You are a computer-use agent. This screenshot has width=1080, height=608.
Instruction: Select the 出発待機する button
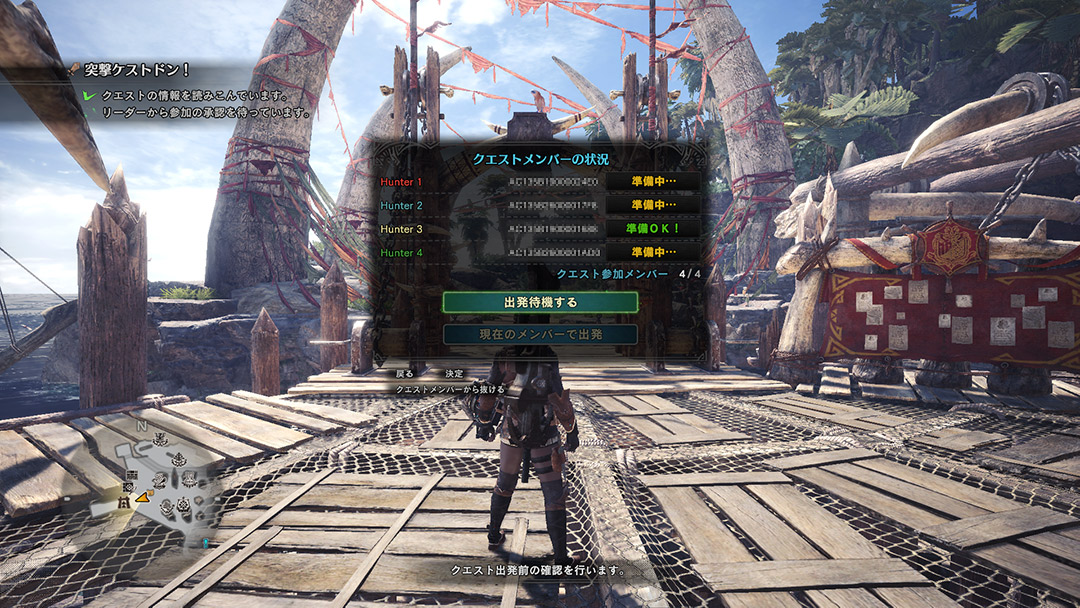tap(540, 301)
